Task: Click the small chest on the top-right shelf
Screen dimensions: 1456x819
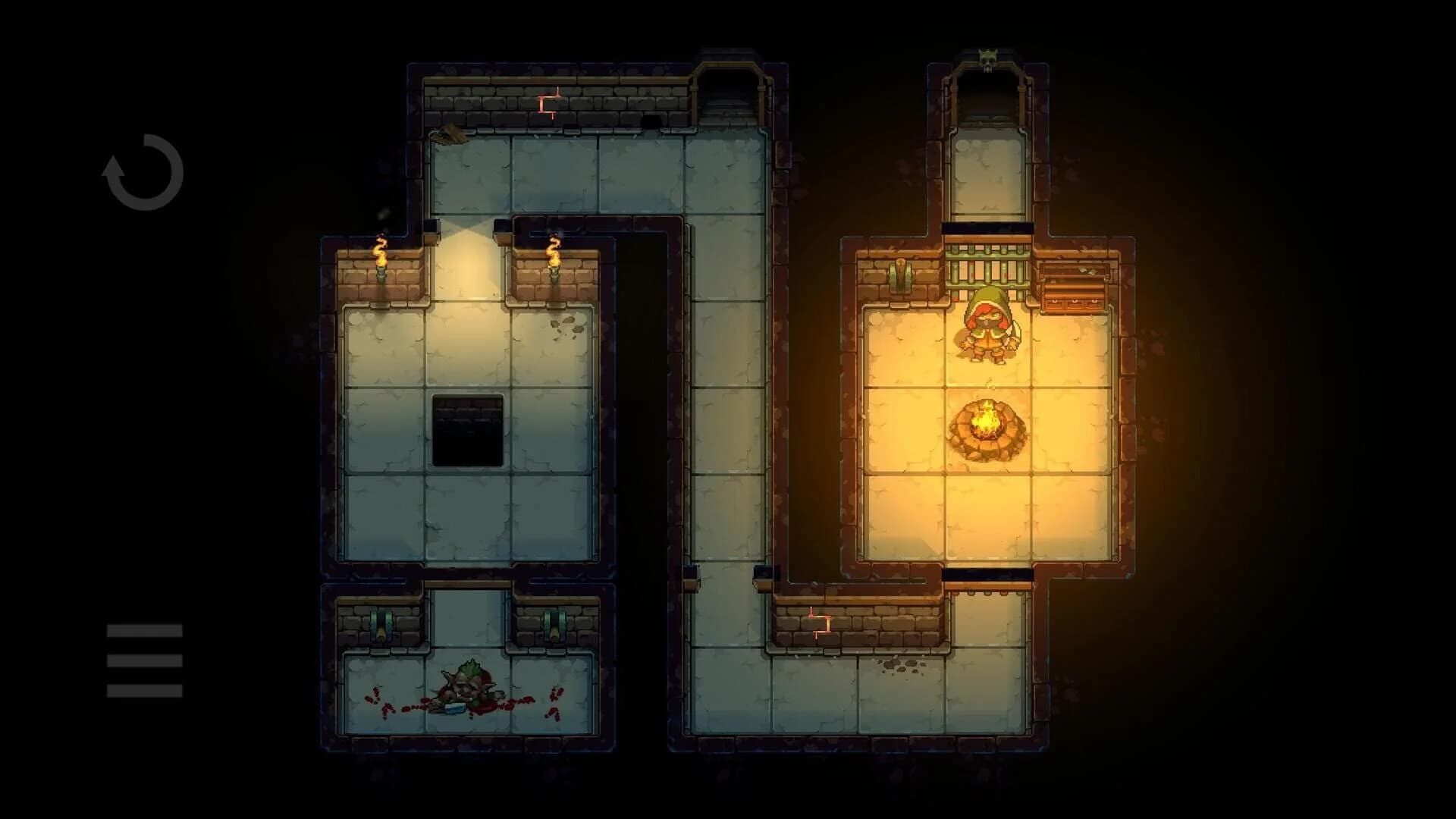Action: pos(1073,269)
